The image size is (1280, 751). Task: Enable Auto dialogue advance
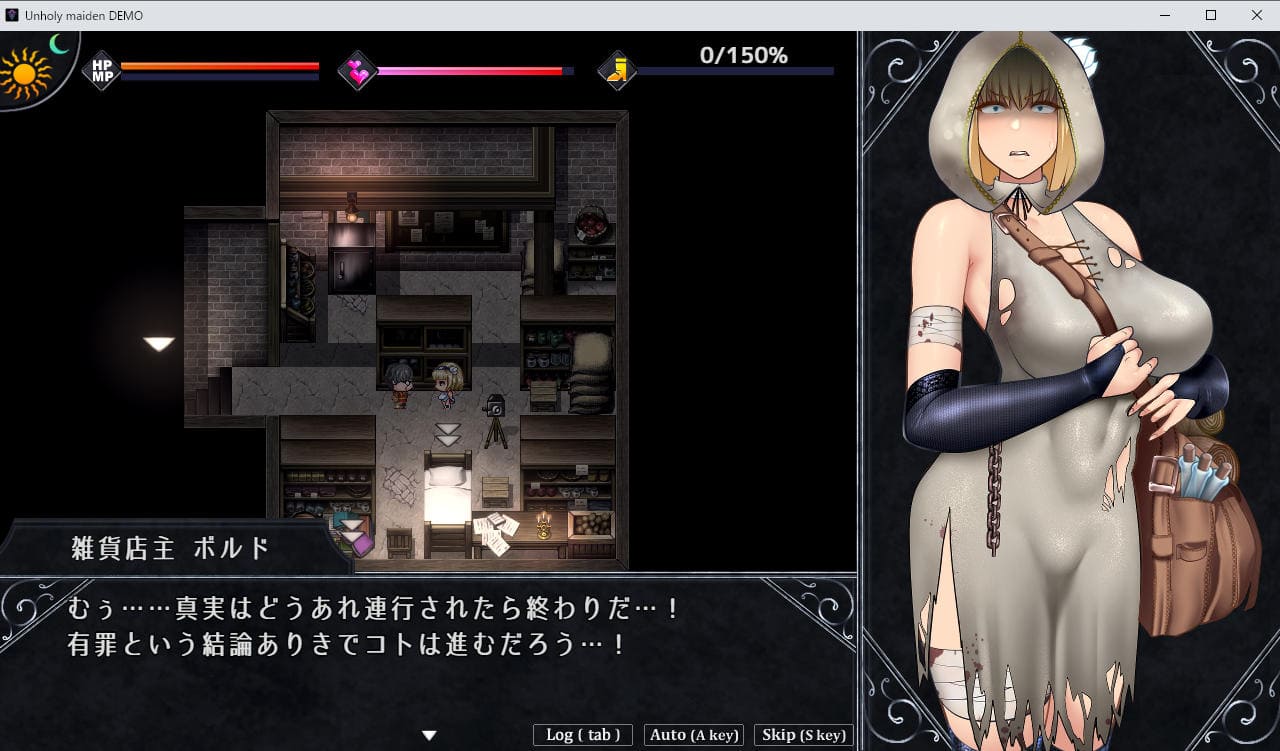694,735
